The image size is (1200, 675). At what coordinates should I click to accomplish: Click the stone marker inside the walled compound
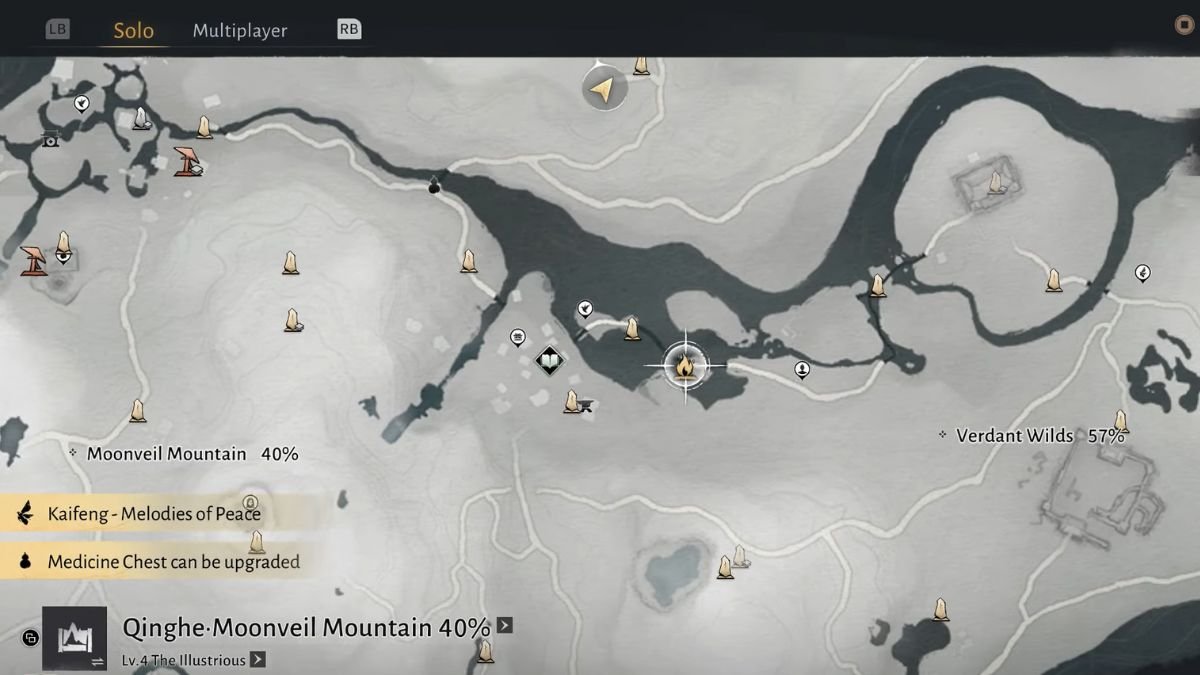click(x=995, y=182)
